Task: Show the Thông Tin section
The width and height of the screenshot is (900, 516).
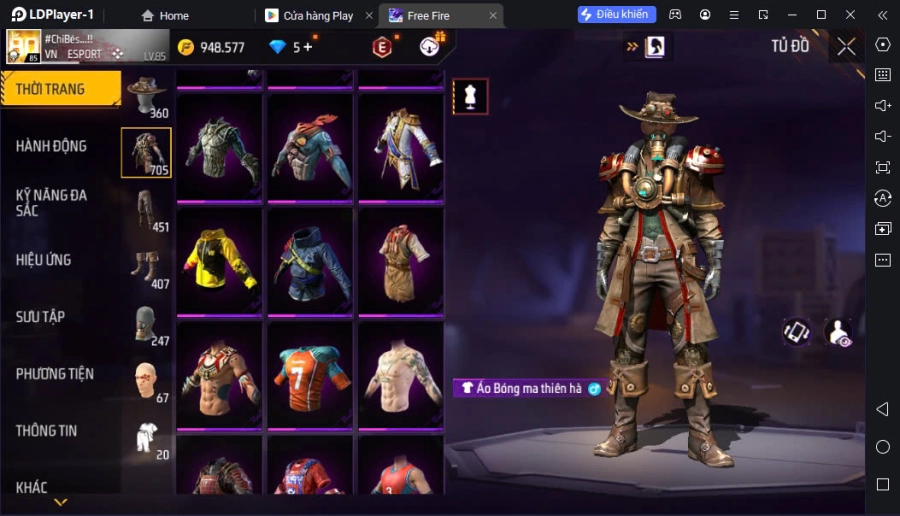Action: [47, 431]
